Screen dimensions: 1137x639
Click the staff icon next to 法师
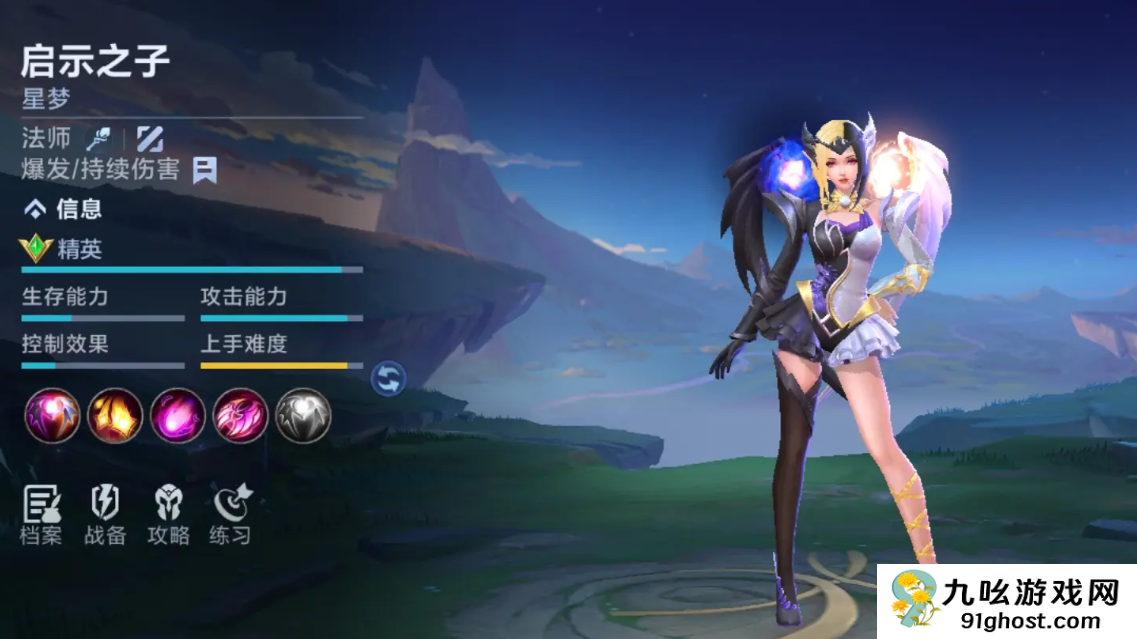click(x=97, y=138)
